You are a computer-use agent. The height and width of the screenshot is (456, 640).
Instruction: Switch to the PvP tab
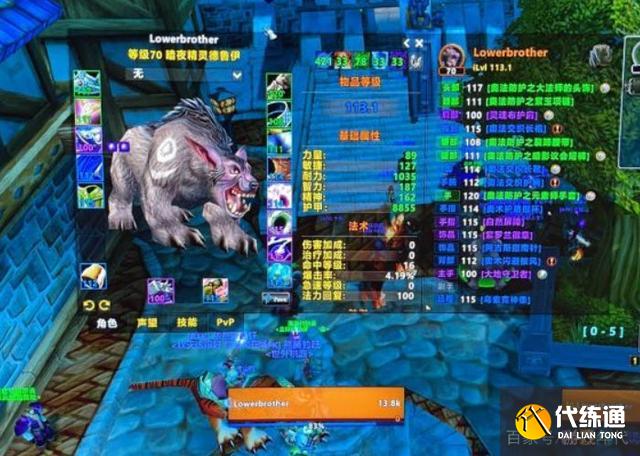(226, 323)
